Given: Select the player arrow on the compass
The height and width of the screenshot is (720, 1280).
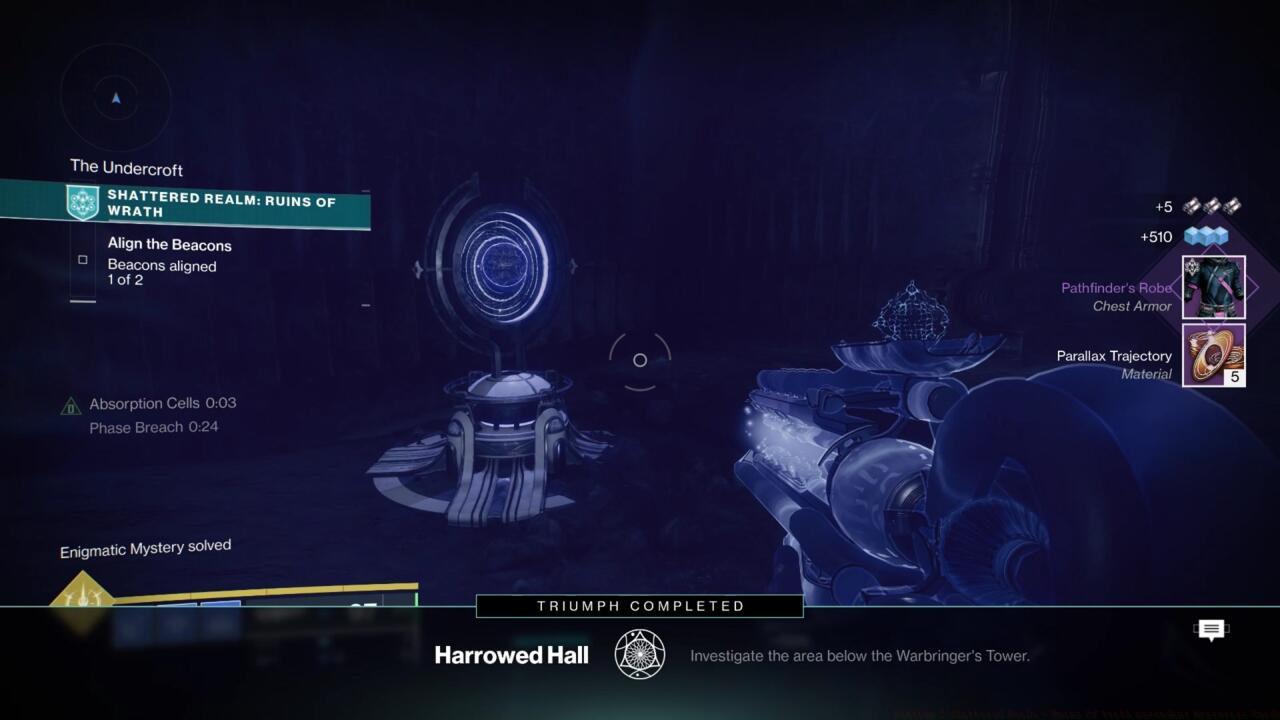Looking at the screenshot, I should (116, 97).
